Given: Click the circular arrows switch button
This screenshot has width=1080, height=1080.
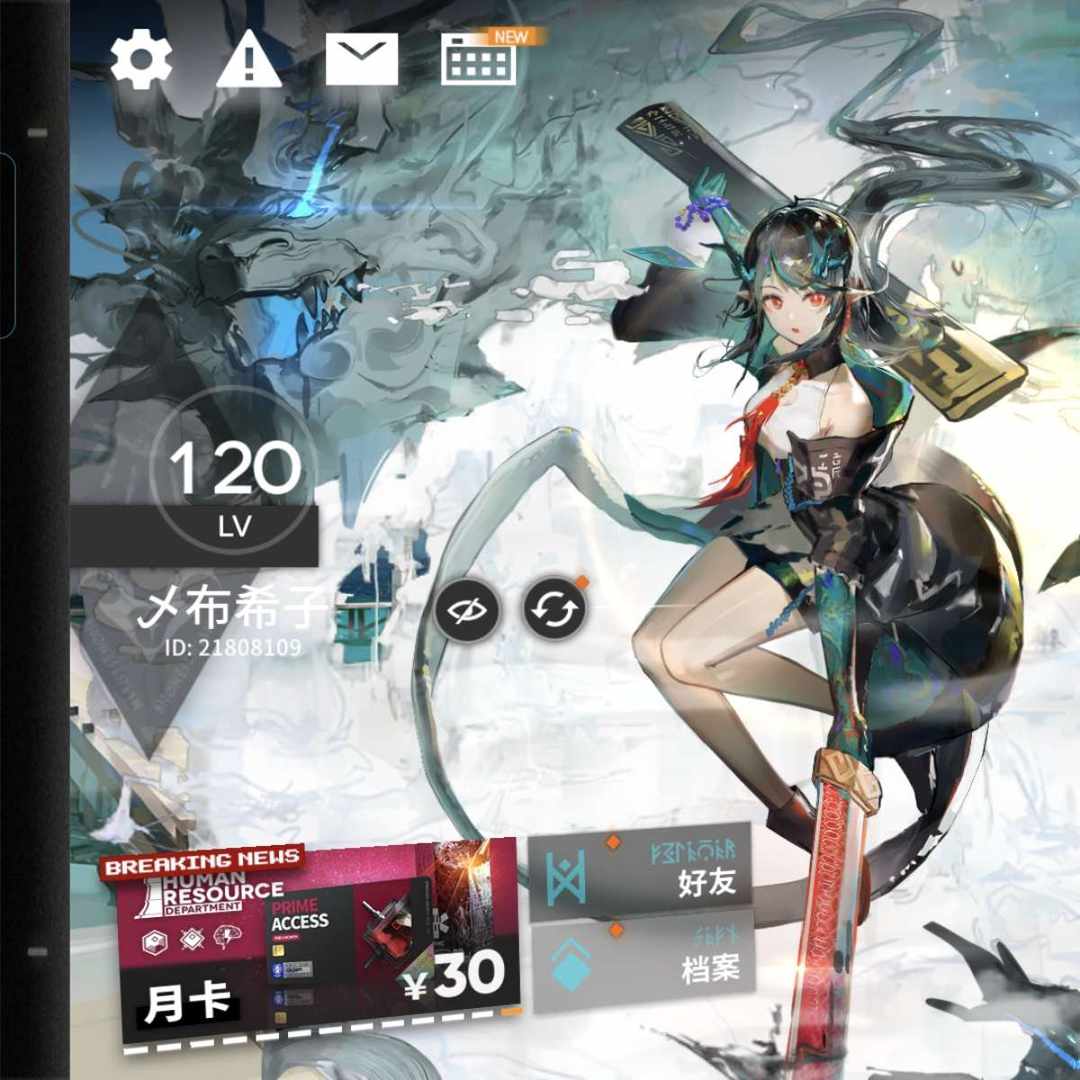Looking at the screenshot, I should (555, 609).
